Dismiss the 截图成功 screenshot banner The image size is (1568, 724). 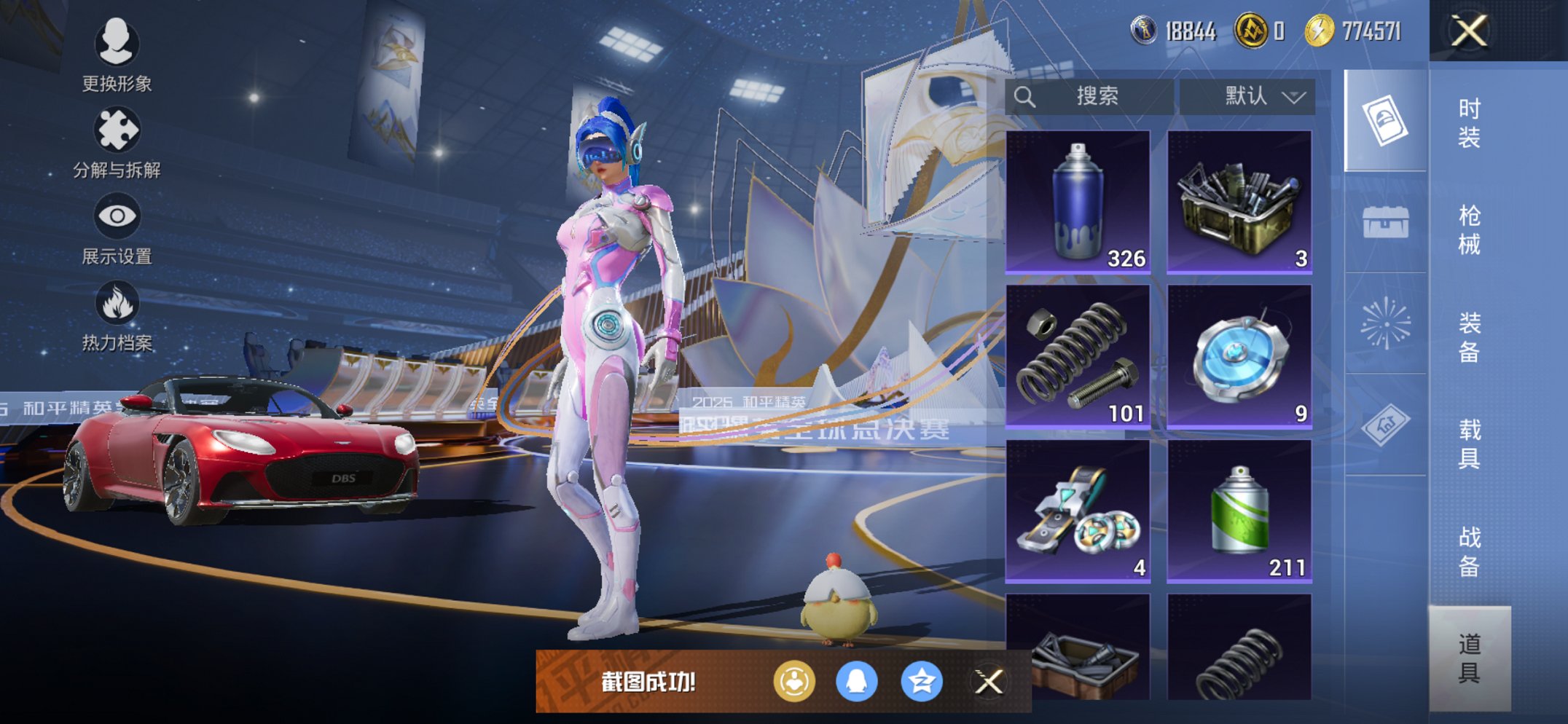pos(989,682)
